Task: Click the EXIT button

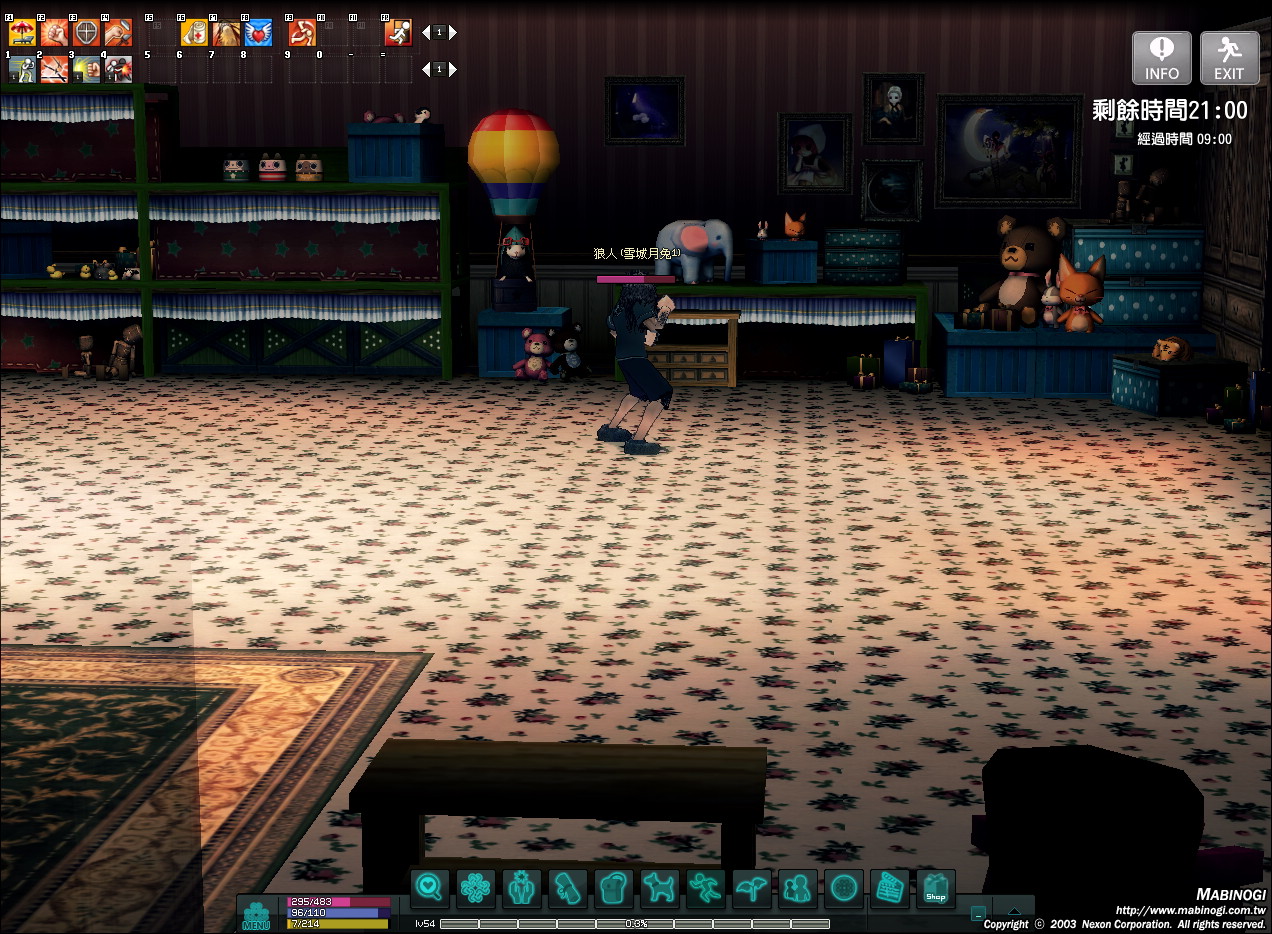Action: pos(1229,58)
